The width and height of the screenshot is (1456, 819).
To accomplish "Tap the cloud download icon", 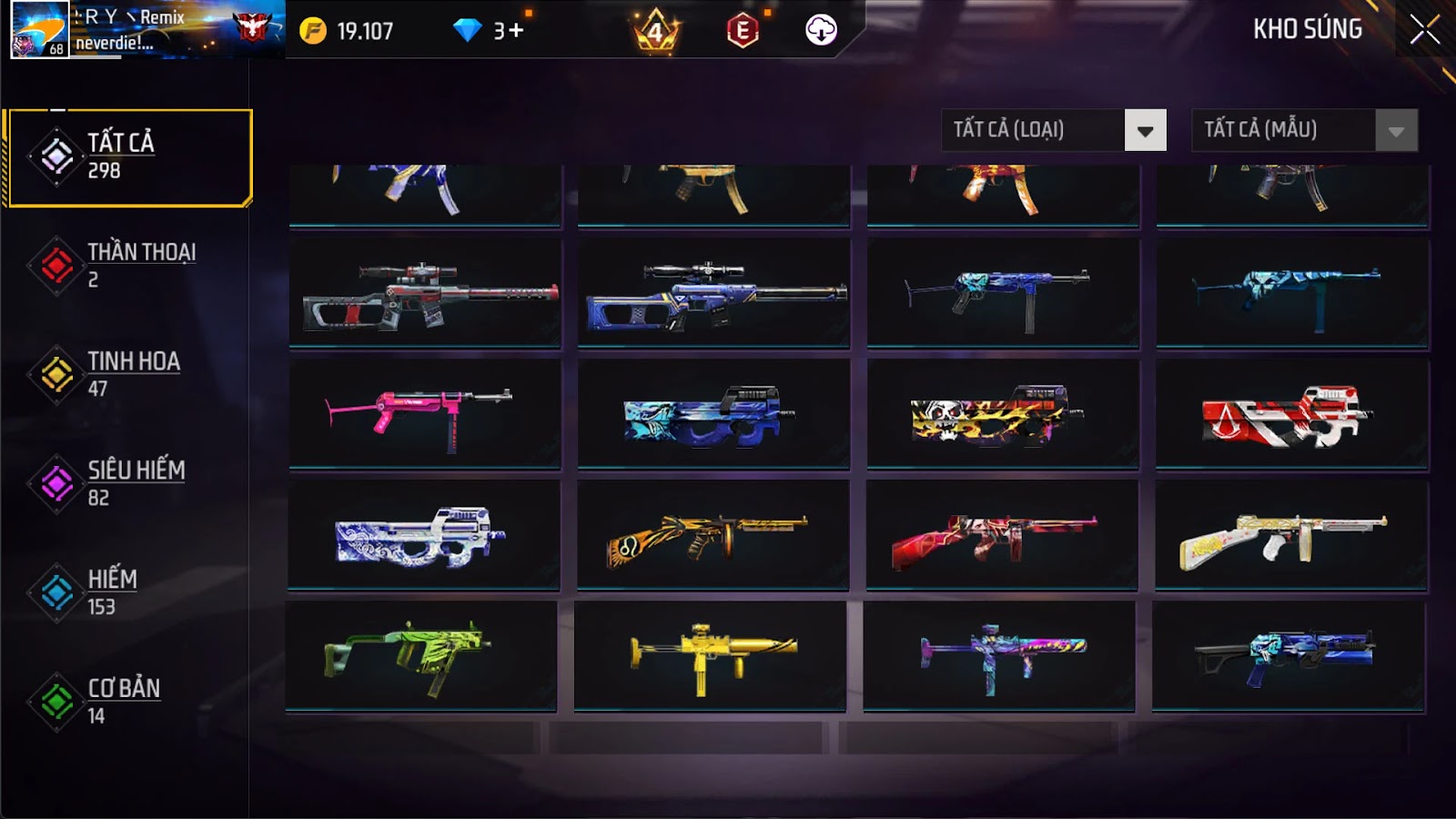I will coord(821,30).
